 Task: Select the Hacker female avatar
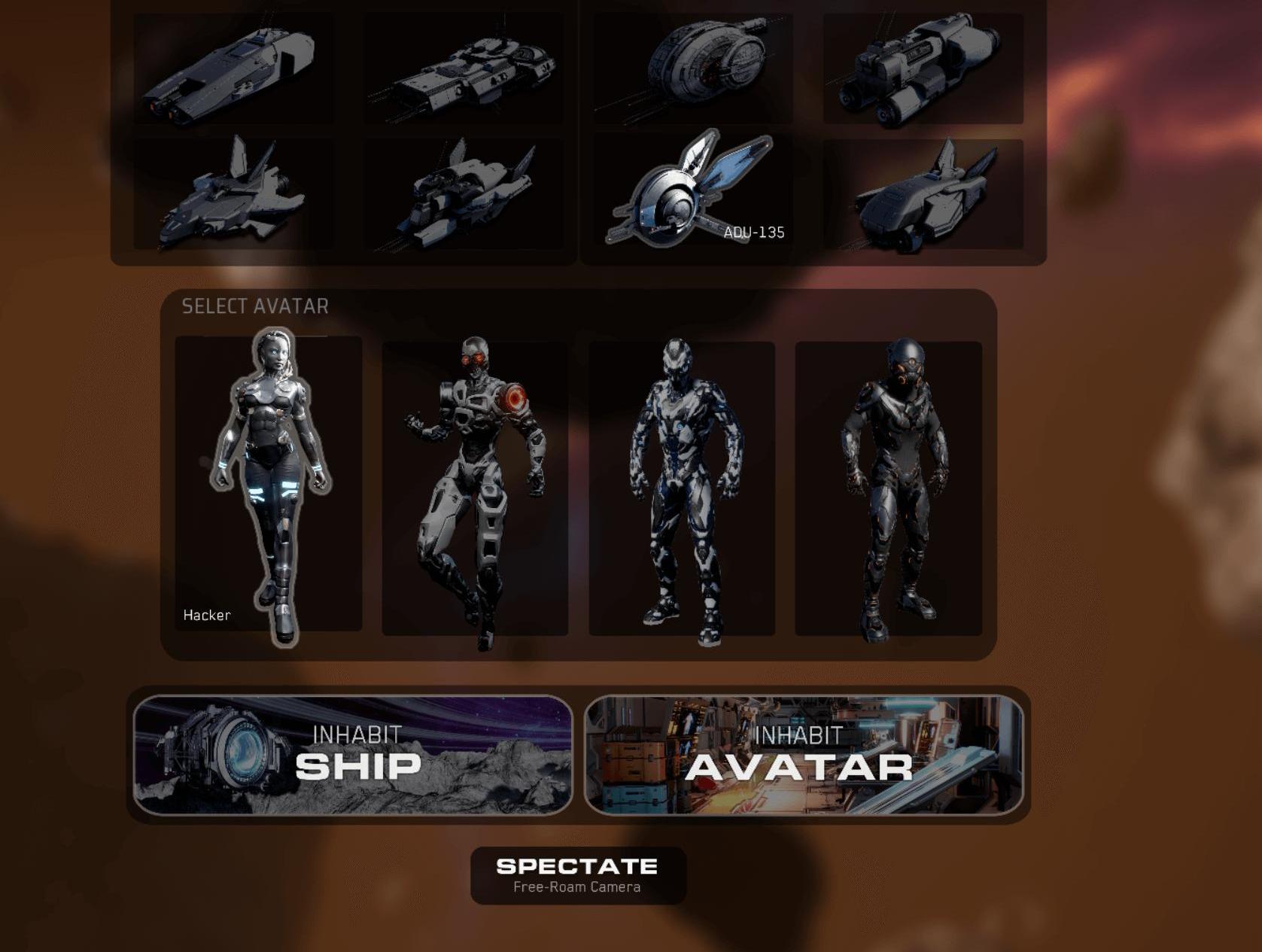coord(269,484)
